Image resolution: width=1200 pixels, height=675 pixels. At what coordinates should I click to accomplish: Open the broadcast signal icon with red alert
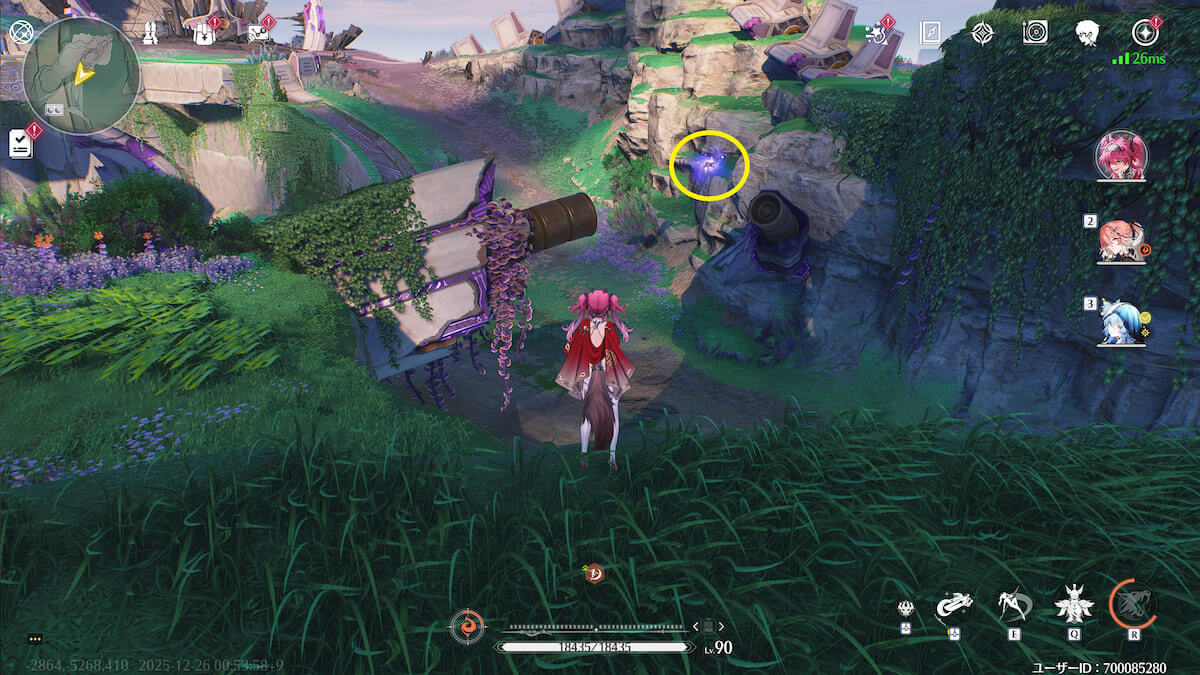[258, 33]
